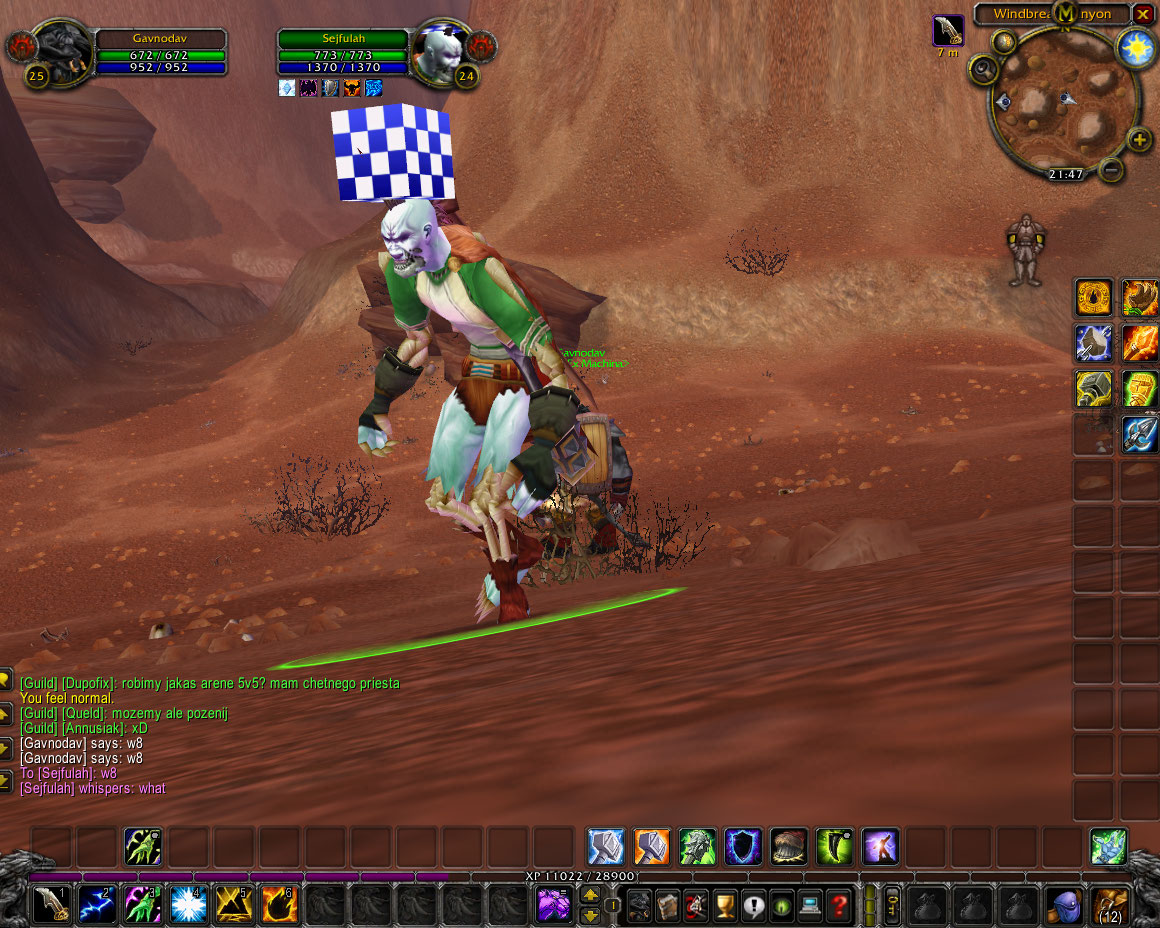Use the blue starburst spell in slot 4
The image size is (1160, 928).
188,904
